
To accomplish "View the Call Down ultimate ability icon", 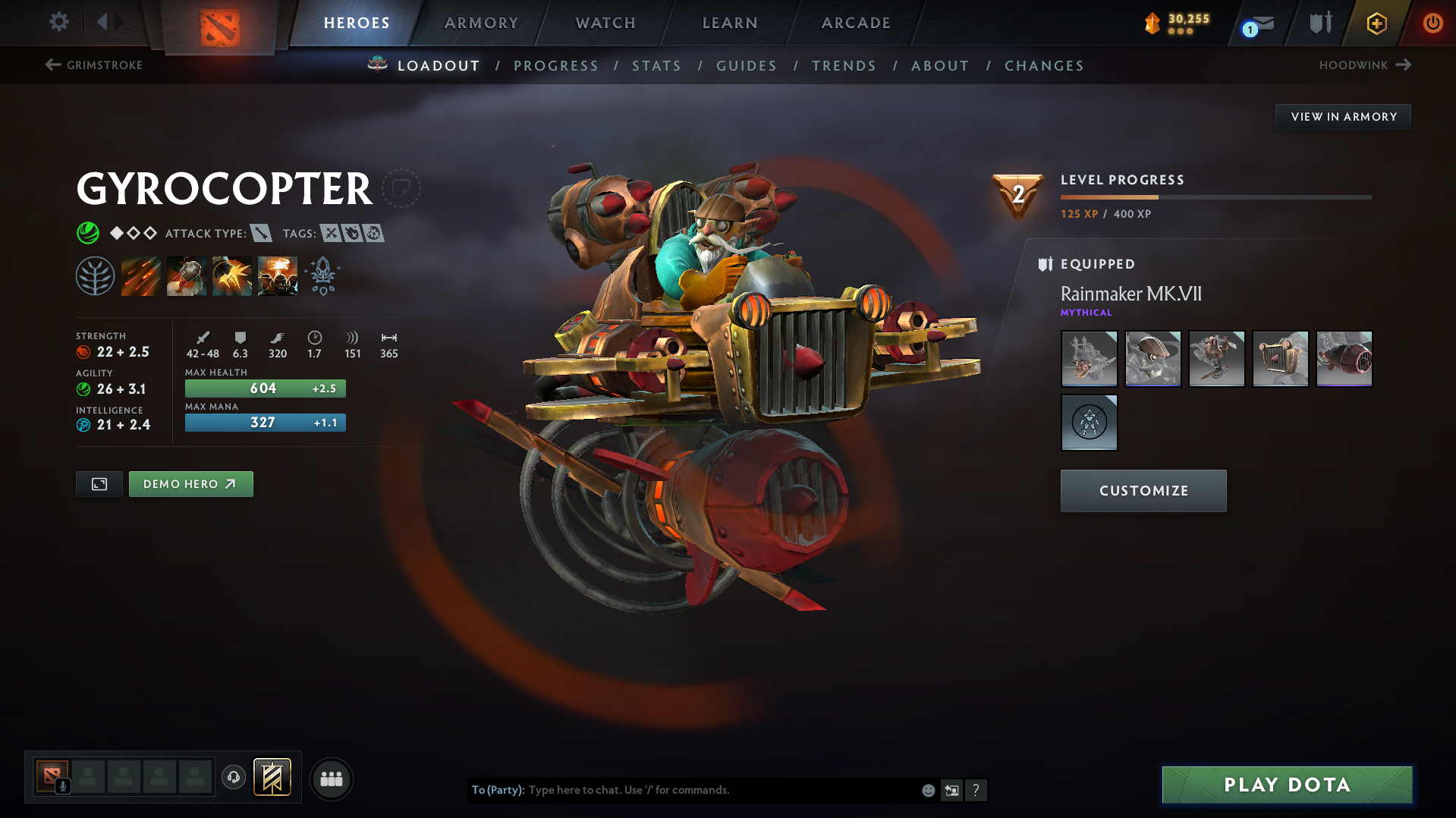I will coord(277,275).
